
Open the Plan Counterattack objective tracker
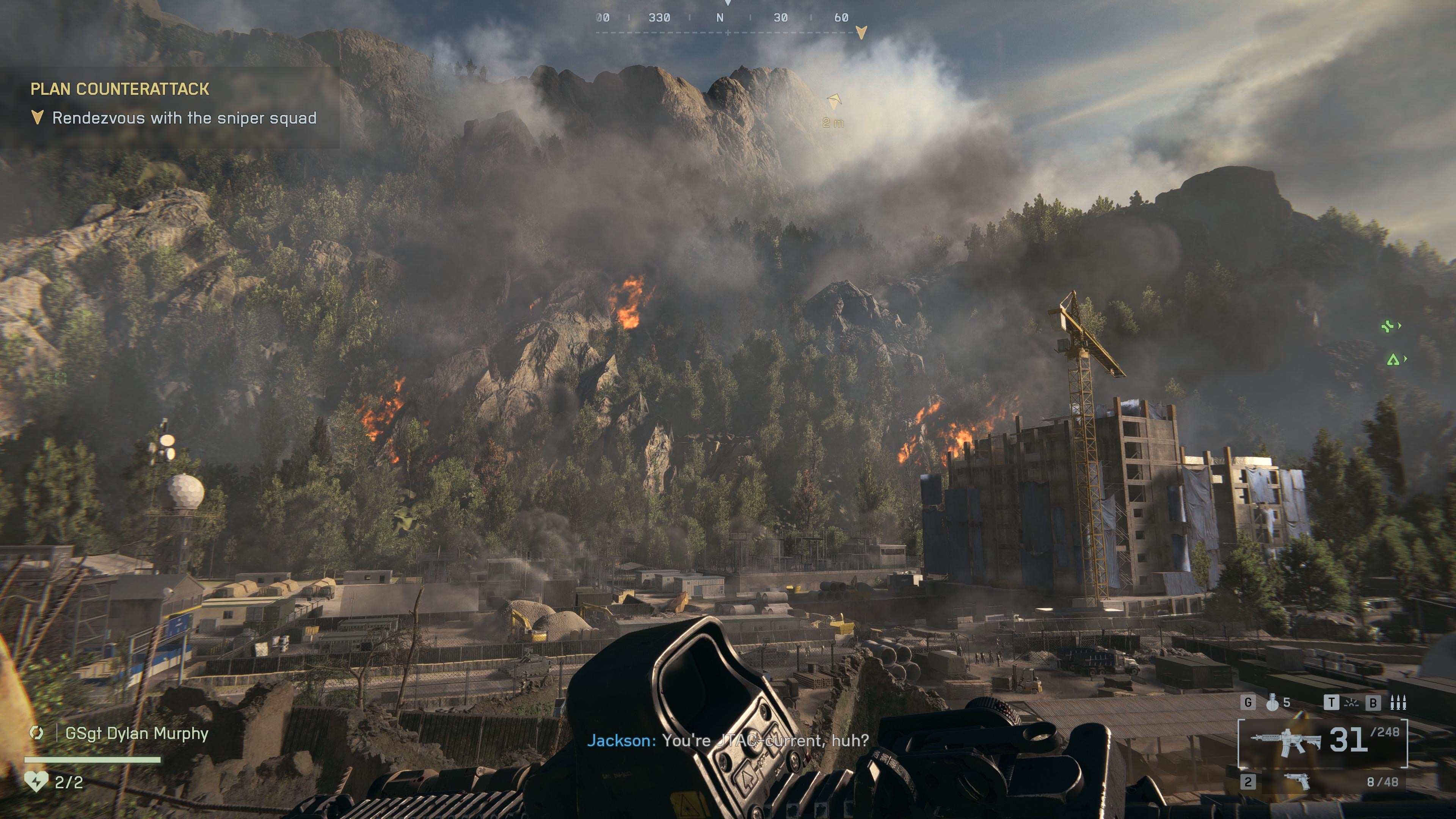click(x=120, y=89)
